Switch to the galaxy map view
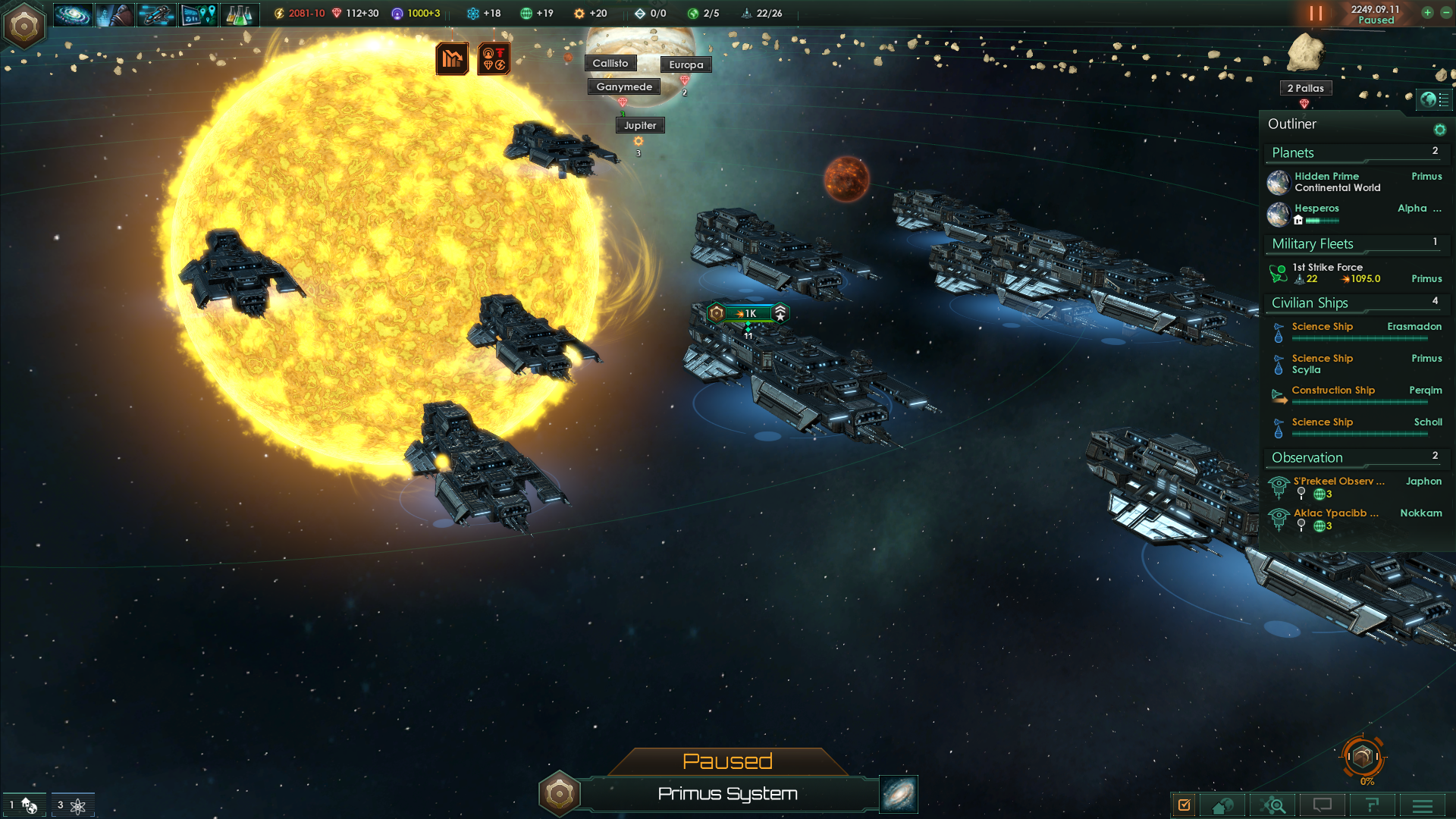 point(899,794)
